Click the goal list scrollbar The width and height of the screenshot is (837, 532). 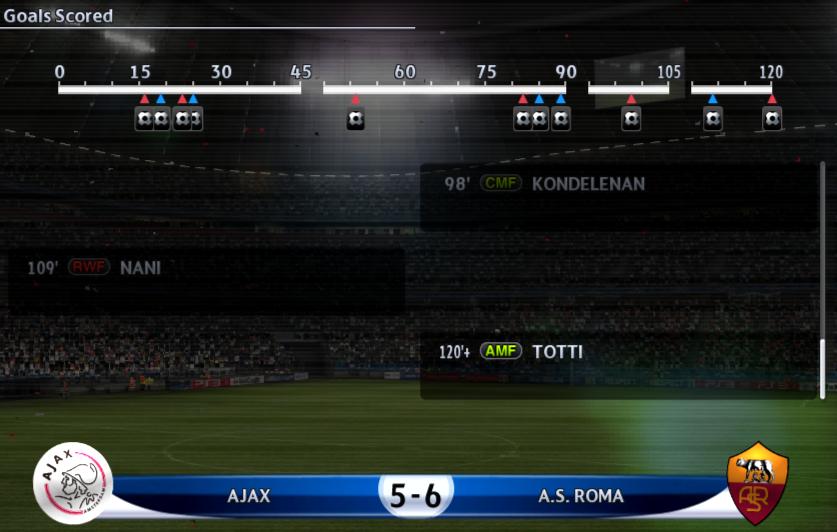pyautogui.click(x=823, y=367)
